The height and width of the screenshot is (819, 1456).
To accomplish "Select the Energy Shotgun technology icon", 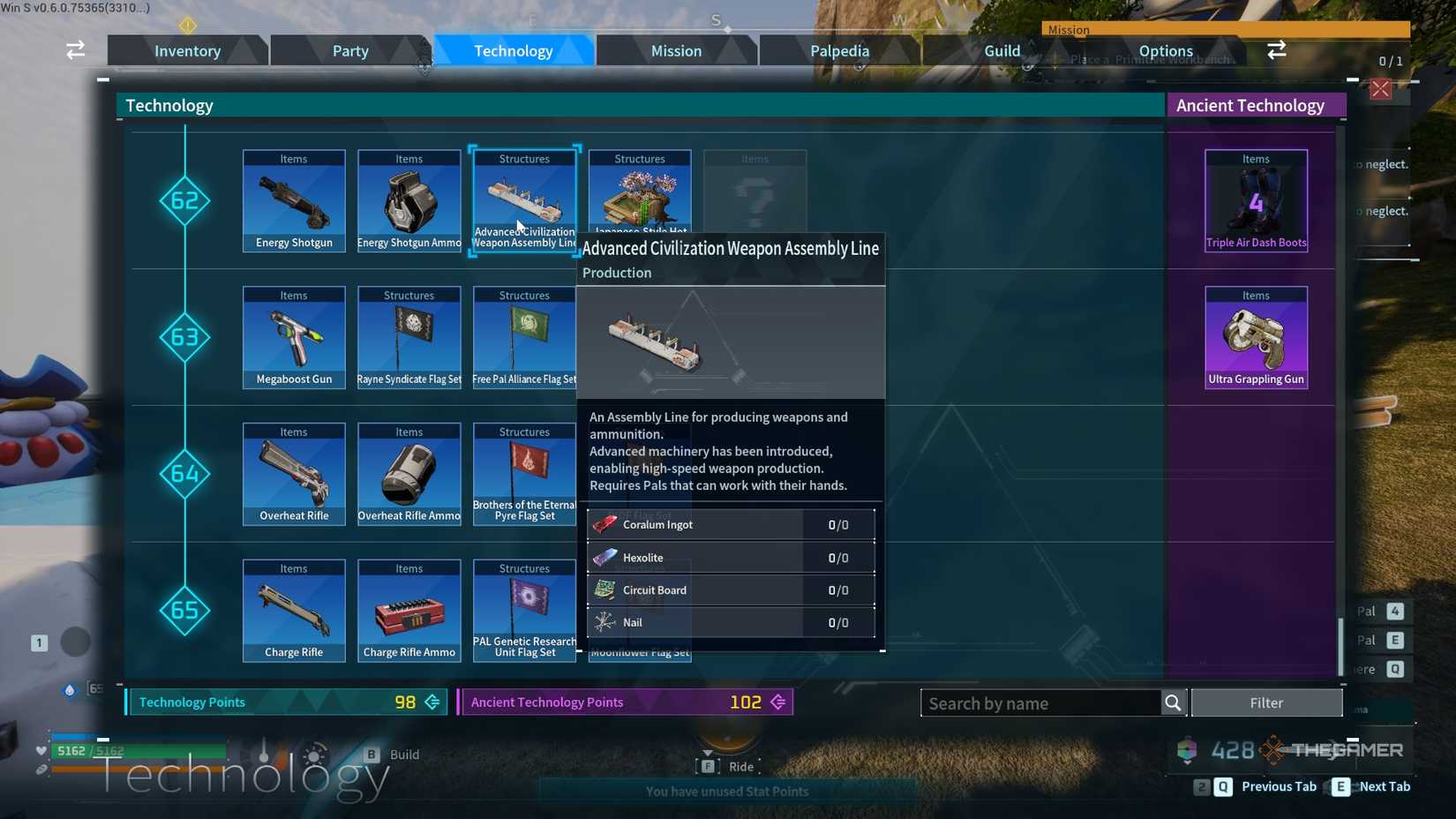I will (x=293, y=199).
